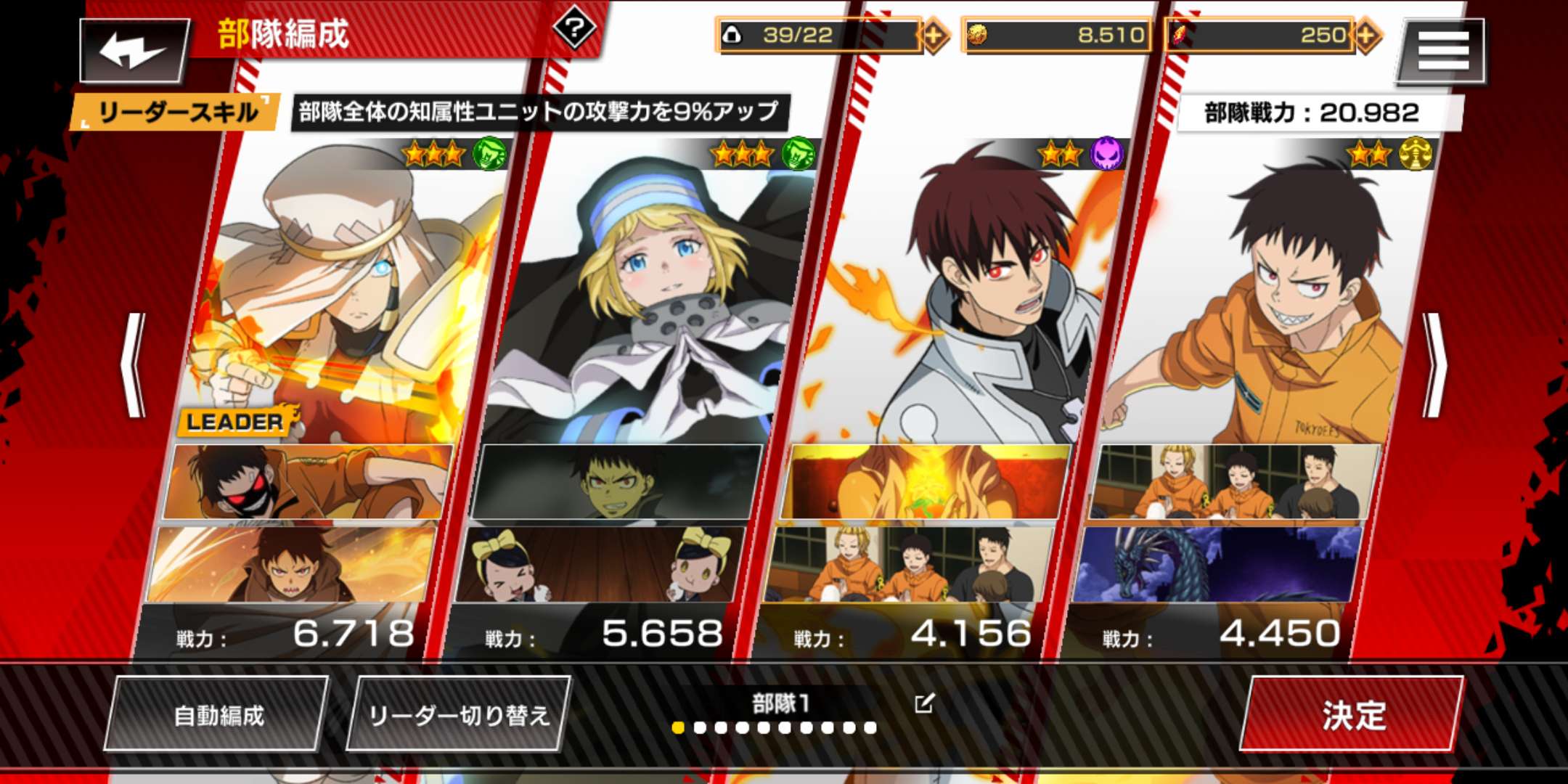Buy more flame gems with plus button
This screenshot has height=784, width=1568.
(1366, 35)
